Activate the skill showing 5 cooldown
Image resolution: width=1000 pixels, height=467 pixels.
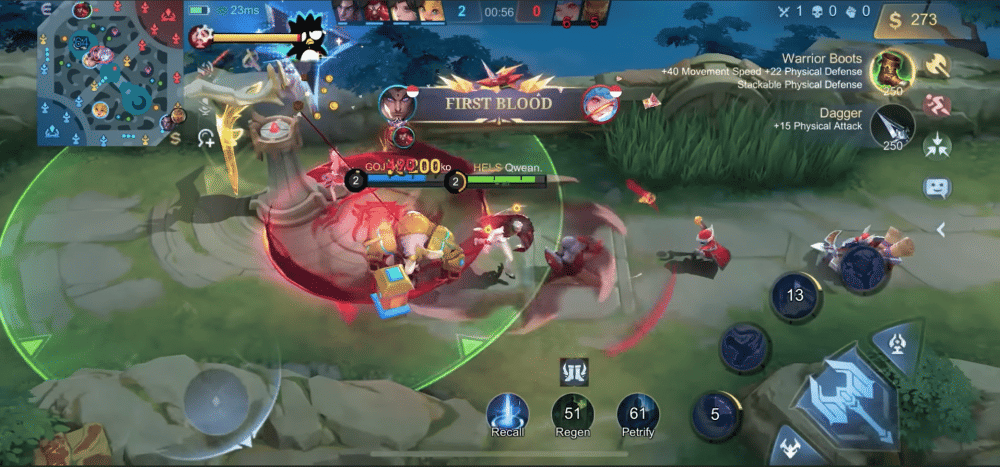click(716, 415)
